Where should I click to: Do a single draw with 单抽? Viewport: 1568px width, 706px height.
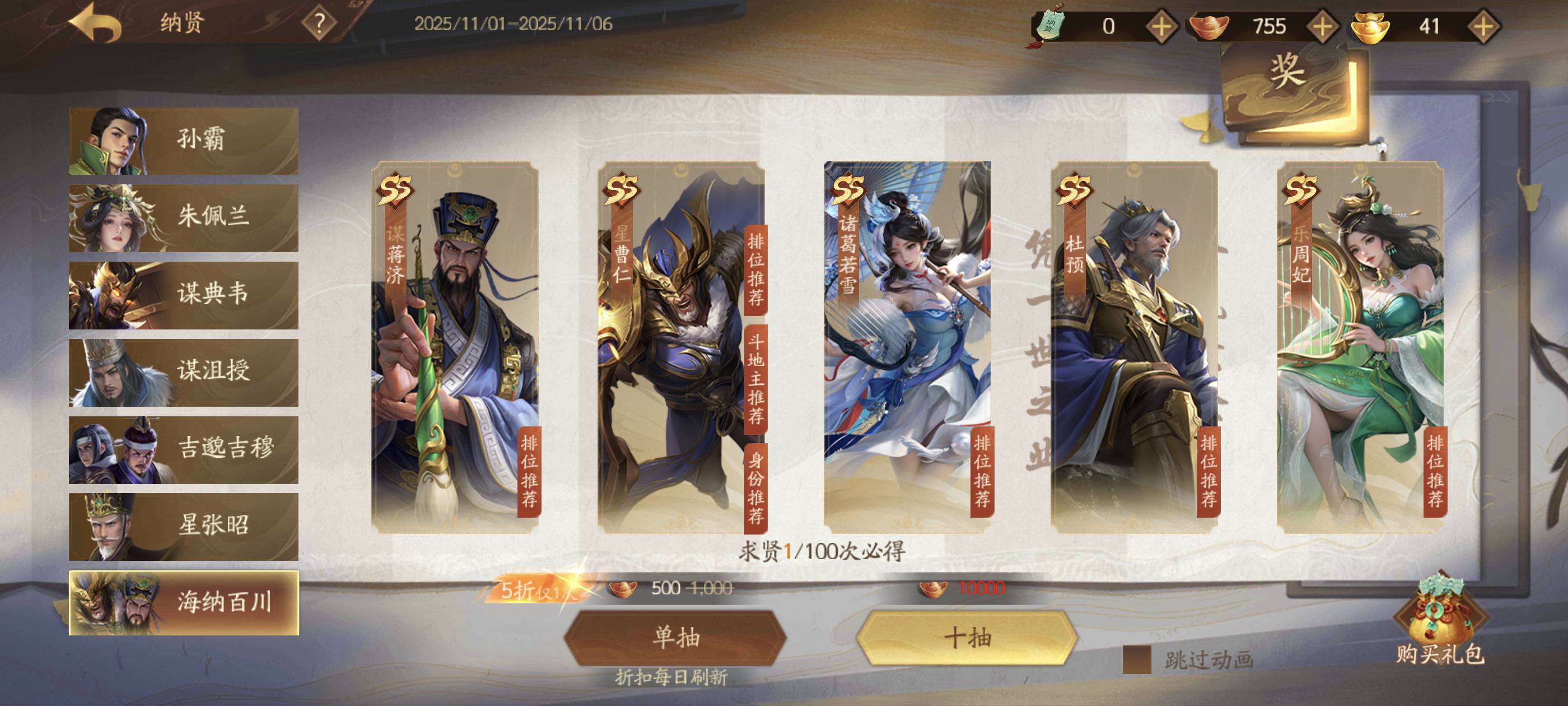pos(675,638)
